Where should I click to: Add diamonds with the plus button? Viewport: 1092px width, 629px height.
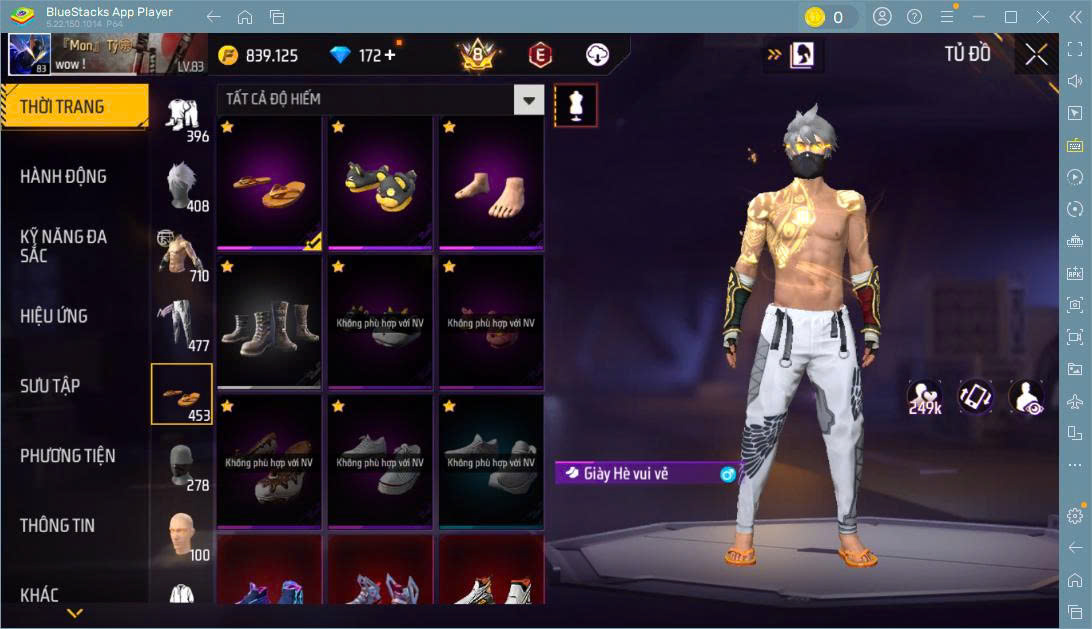(390, 55)
